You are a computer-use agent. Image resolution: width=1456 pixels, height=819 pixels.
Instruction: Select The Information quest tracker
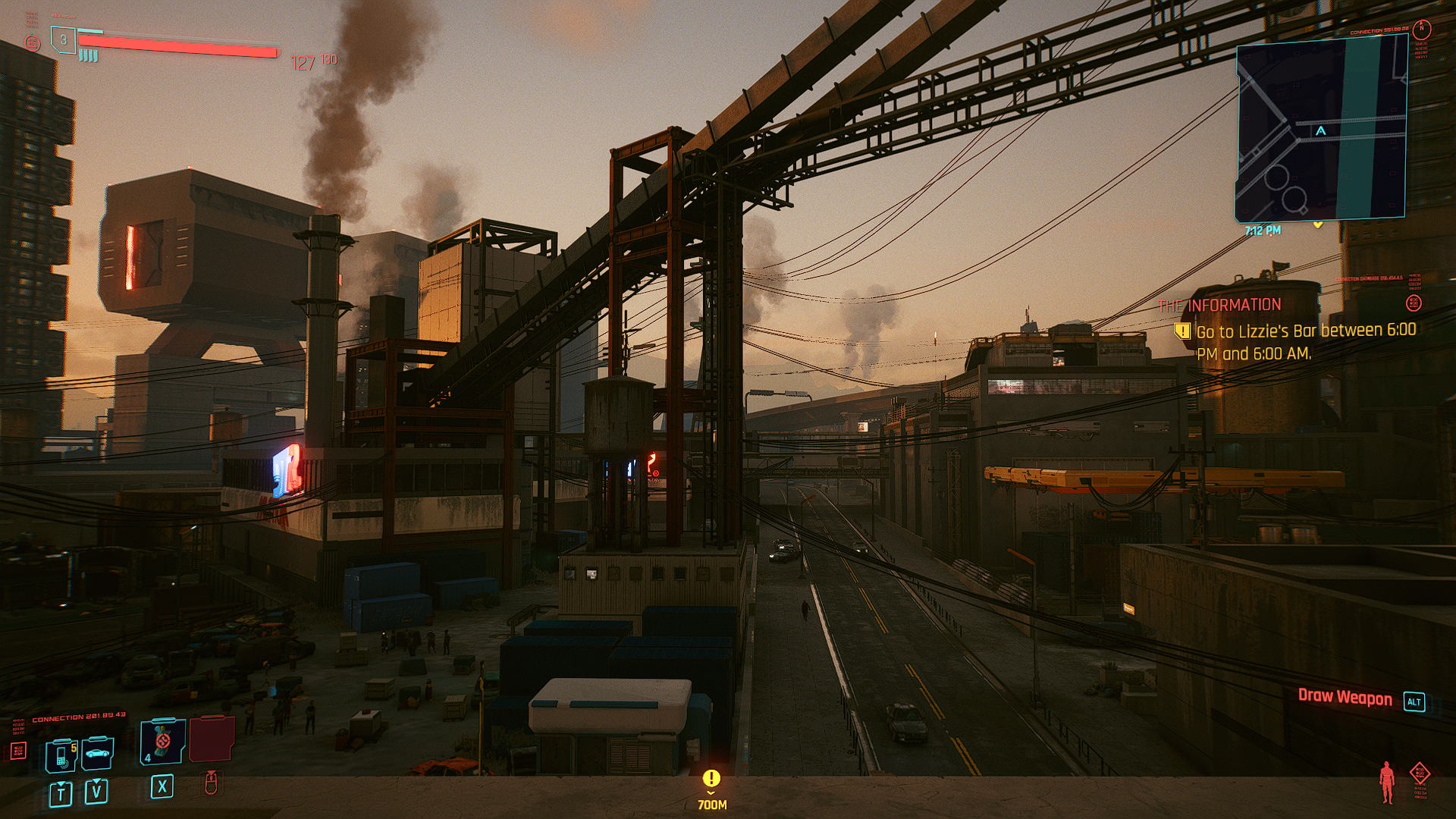(x=1219, y=305)
